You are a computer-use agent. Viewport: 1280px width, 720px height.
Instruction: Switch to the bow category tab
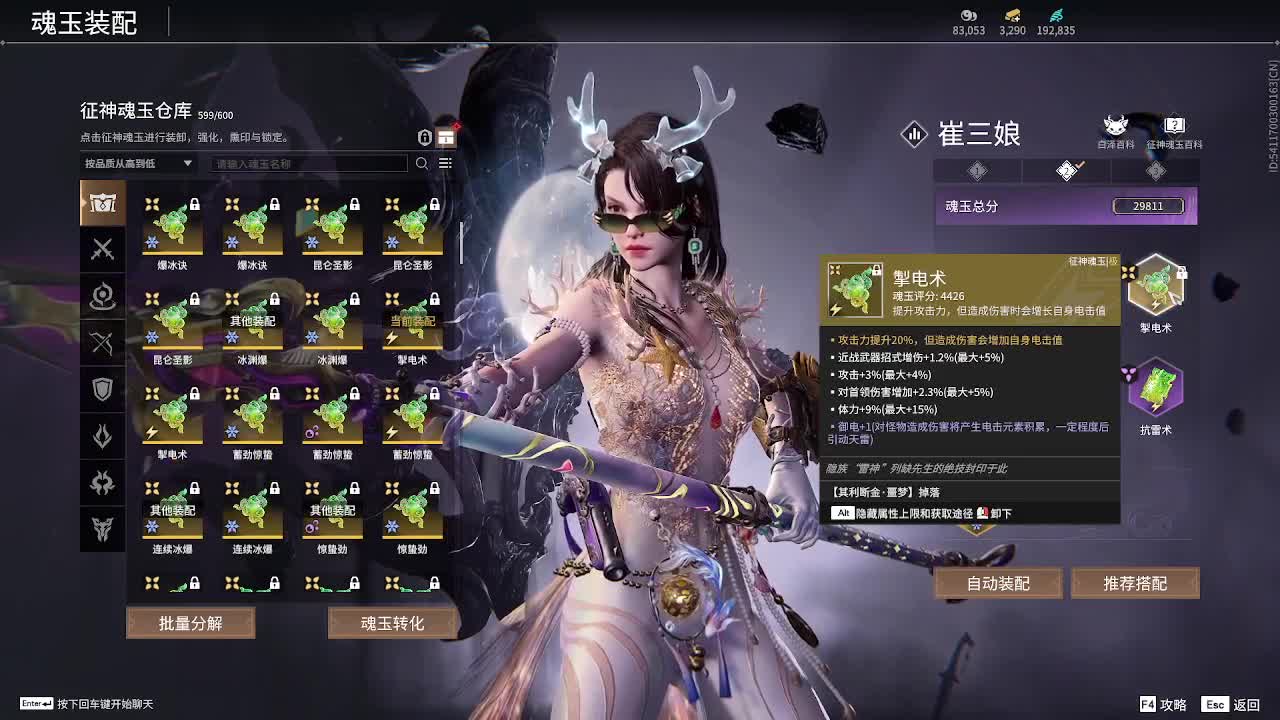click(103, 343)
